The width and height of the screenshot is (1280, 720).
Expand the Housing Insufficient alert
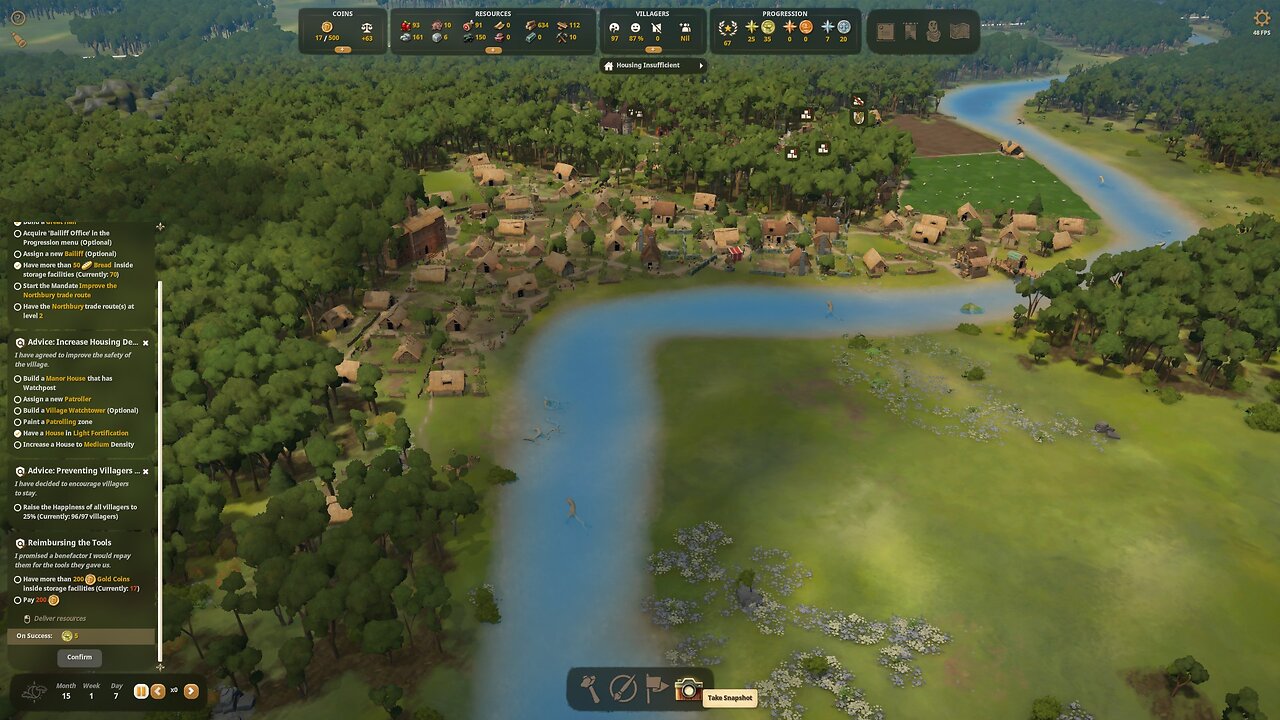[701, 66]
